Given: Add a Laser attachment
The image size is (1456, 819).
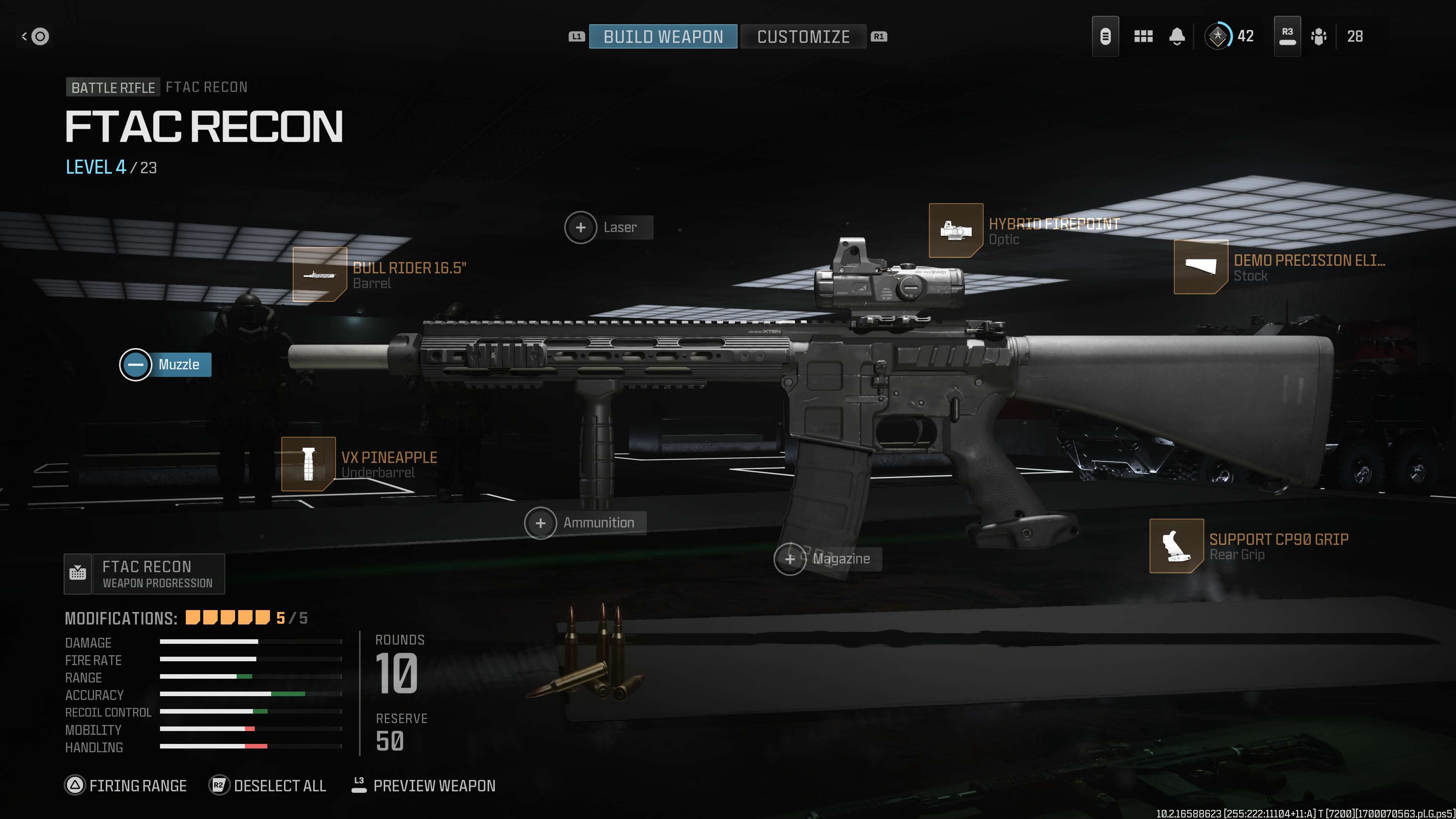Looking at the screenshot, I should pyautogui.click(x=608, y=227).
